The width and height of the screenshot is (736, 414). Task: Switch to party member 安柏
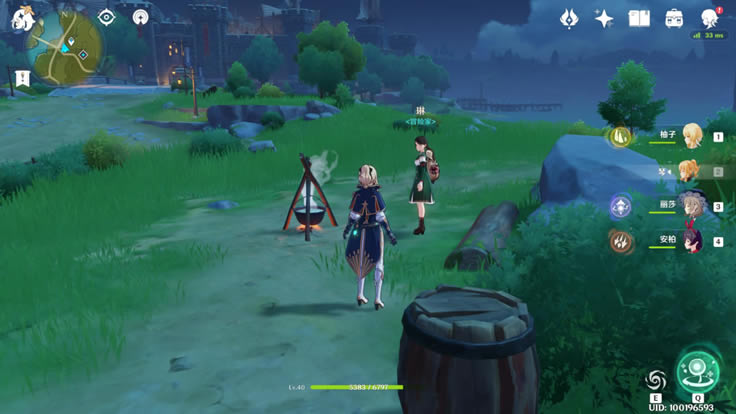691,240
